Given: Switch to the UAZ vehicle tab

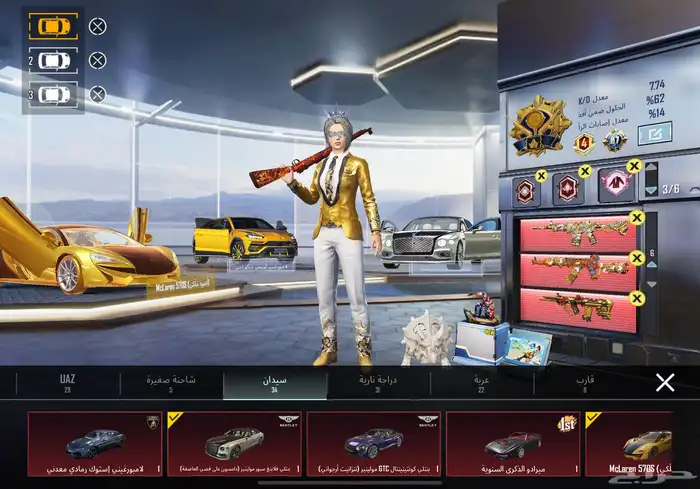Looking at the screenshot, I should [x=67, y=384].
